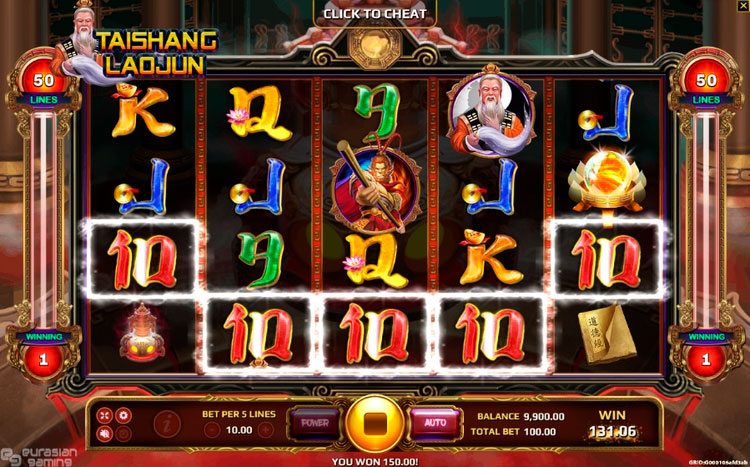Mute sound with the speaker icon

(x=106, y=433)
